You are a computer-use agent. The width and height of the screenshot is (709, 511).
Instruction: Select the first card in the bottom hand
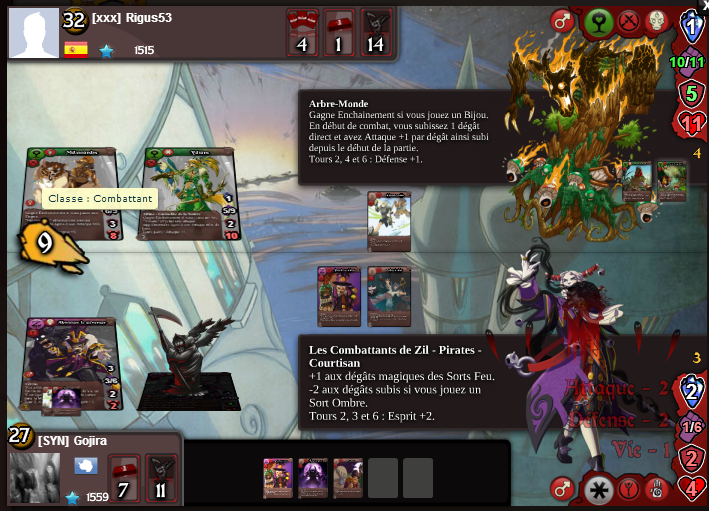click(277, 478)
